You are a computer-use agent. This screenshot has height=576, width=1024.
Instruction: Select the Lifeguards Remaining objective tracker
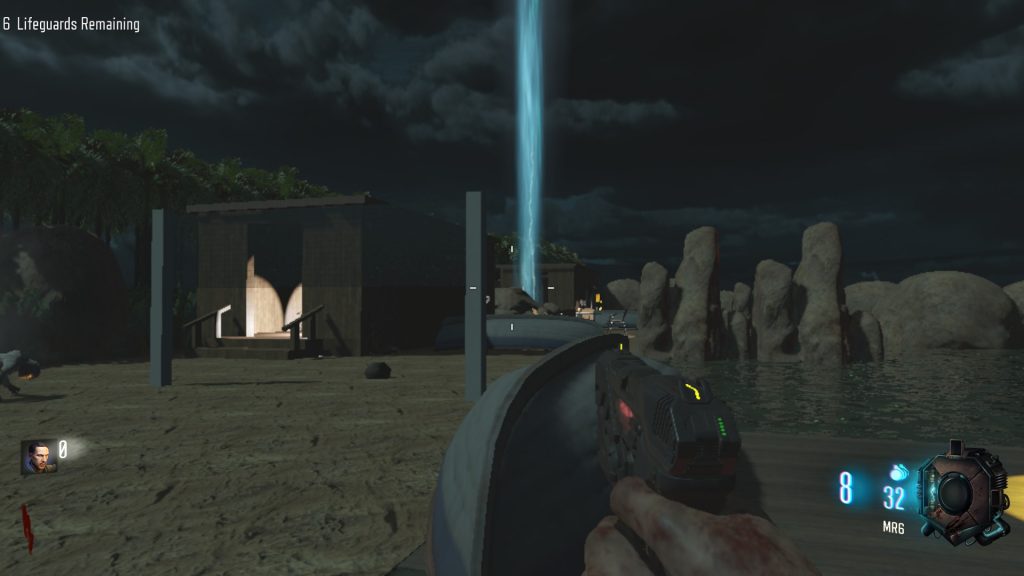click(x=71, y=24)
